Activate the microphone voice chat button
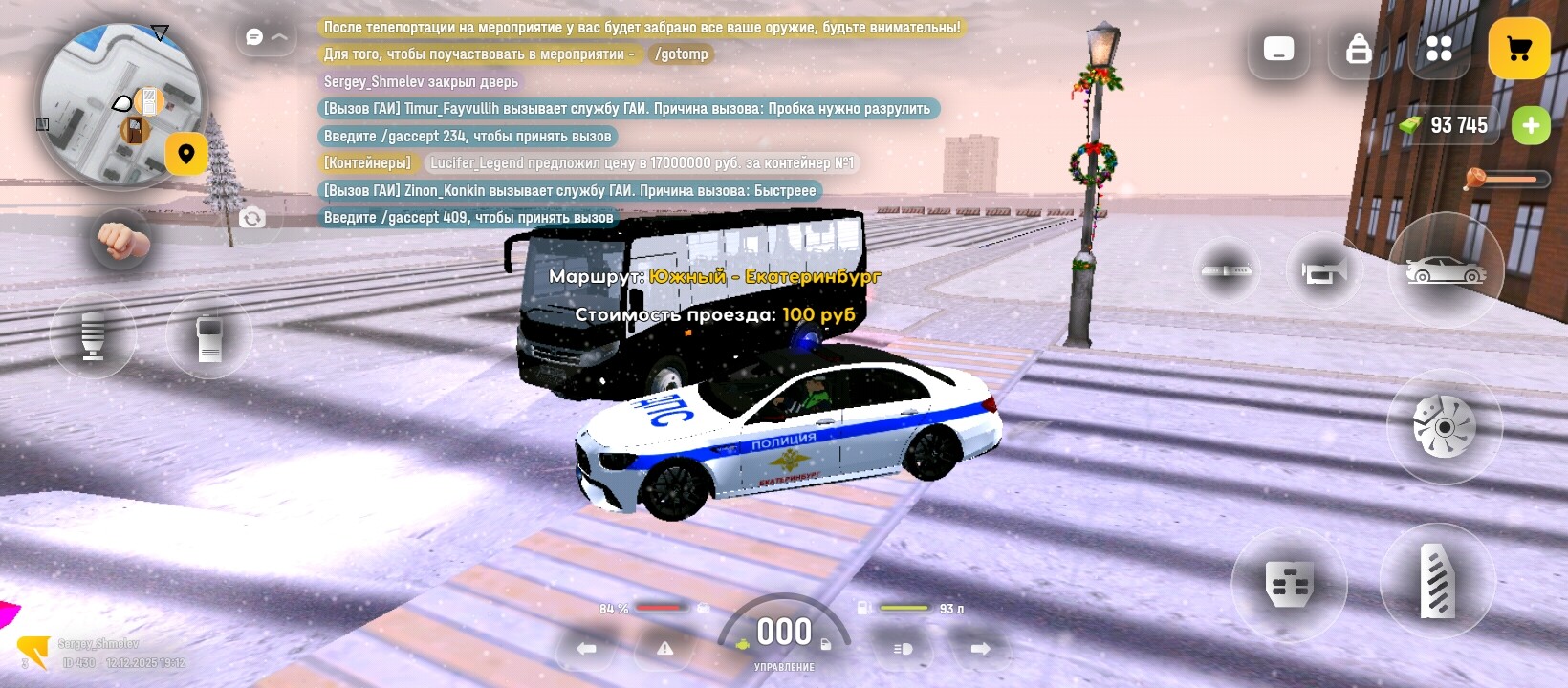 click(93, 336)
